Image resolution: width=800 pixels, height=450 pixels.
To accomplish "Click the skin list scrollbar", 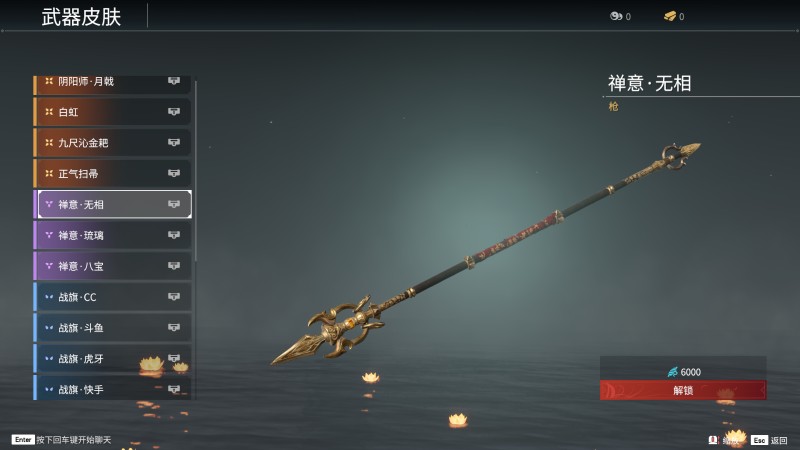I will click(196, 170).
